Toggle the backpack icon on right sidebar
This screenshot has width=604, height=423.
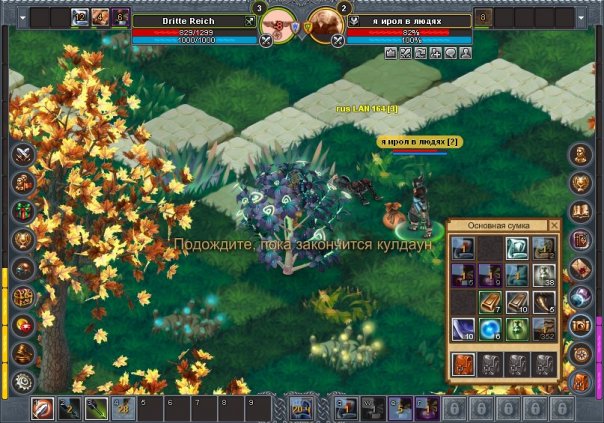click(x=582, y=382)
